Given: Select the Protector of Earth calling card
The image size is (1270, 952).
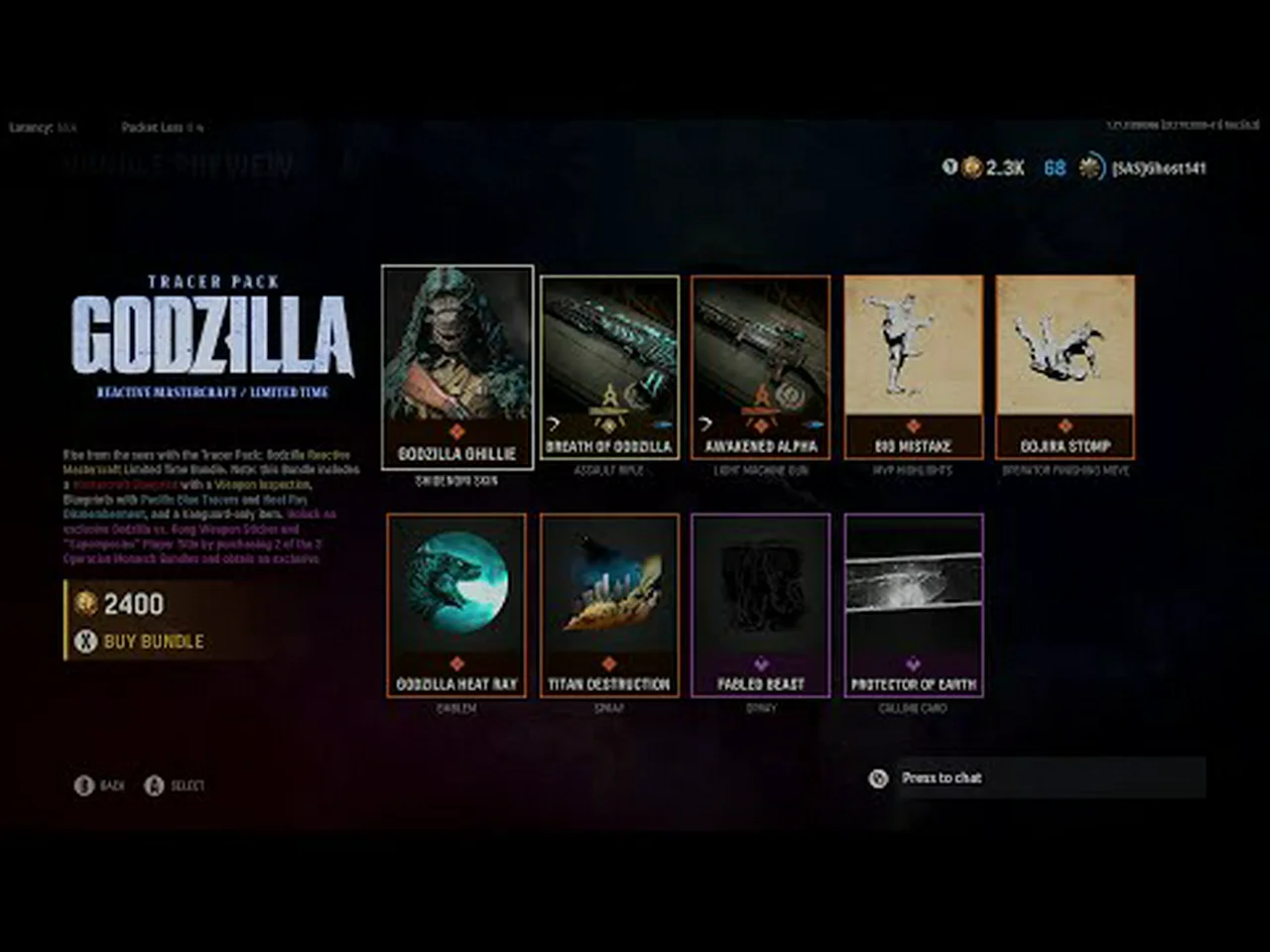Looking at the screenshot, I should pyautogui.click(x=913, y=605).
